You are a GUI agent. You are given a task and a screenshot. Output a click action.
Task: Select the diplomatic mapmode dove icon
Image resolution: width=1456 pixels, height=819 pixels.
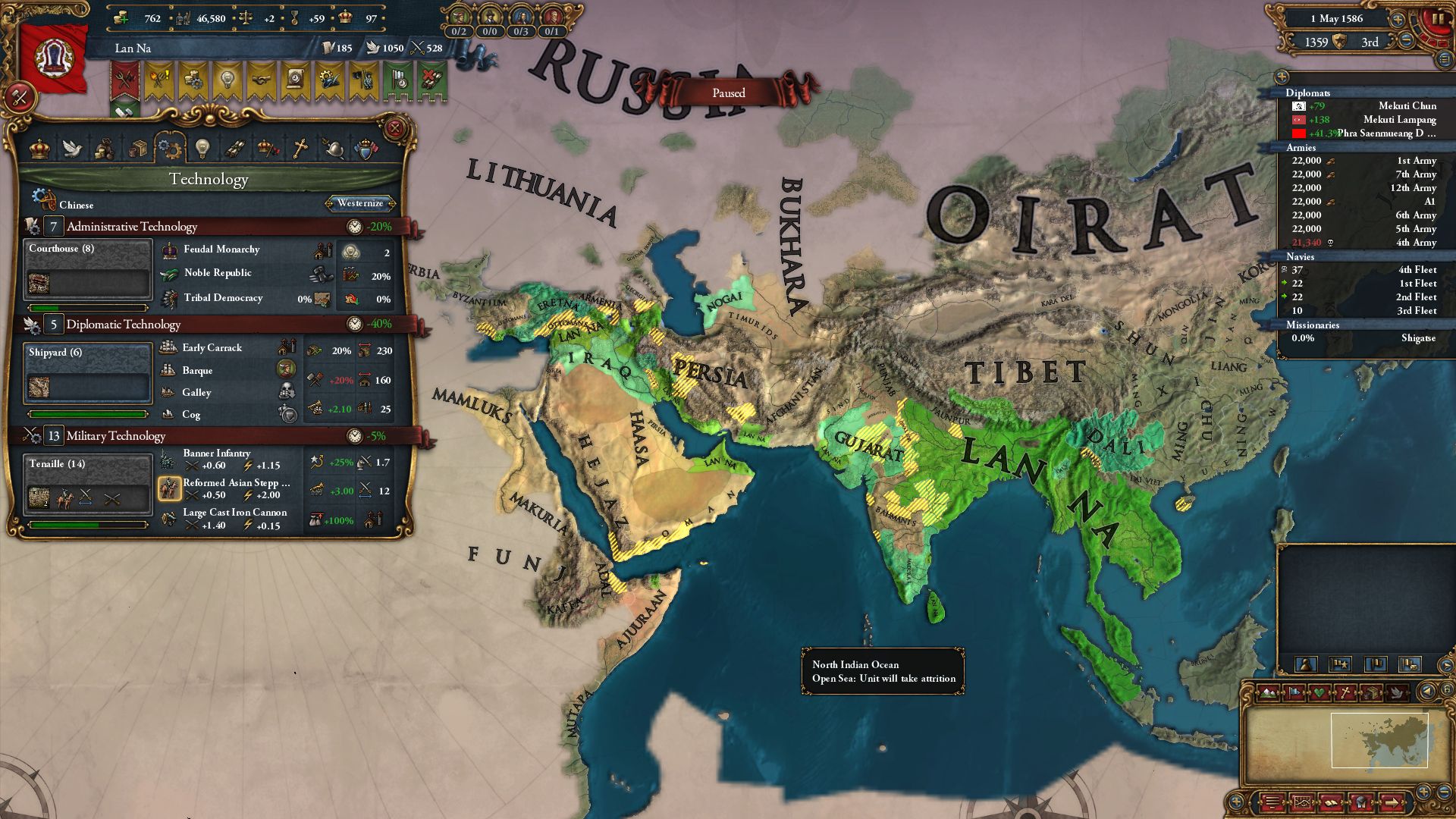click(x=1398, y=692)
